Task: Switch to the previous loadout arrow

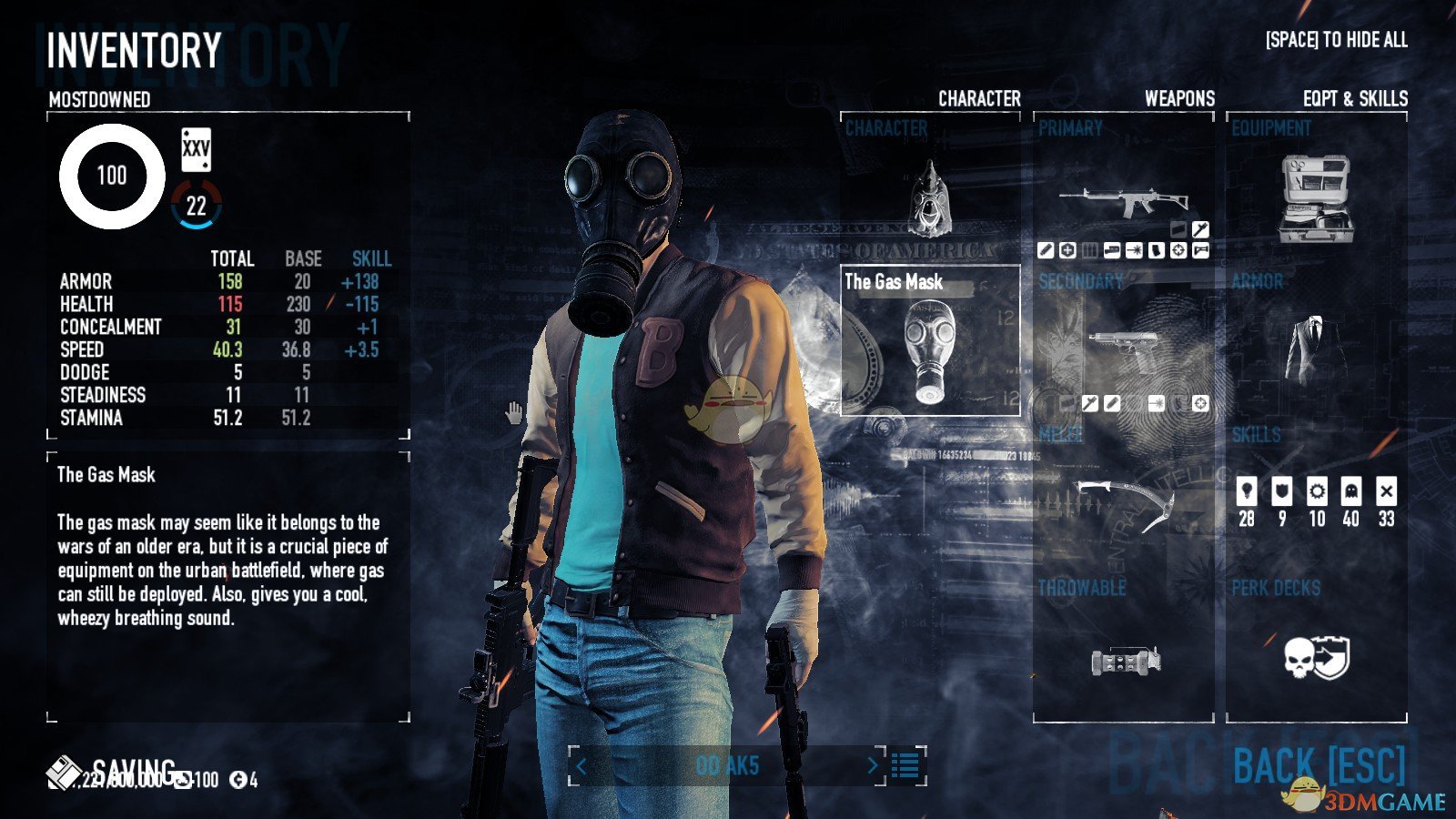Action: pyautogui.click(x=581, y=766)
